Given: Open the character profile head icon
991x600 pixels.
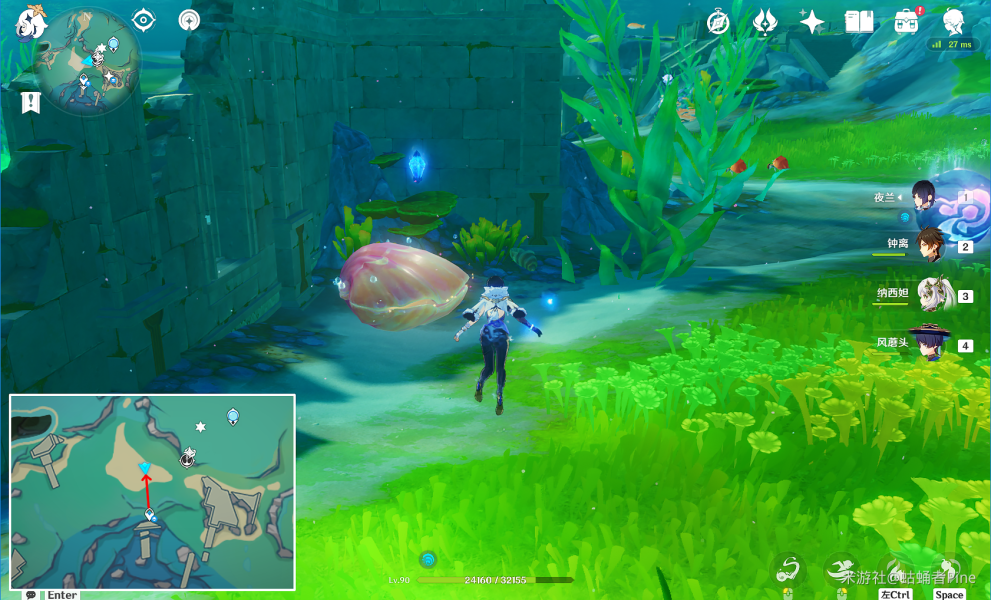Looking at the screenshot, I should pos(953,22).
